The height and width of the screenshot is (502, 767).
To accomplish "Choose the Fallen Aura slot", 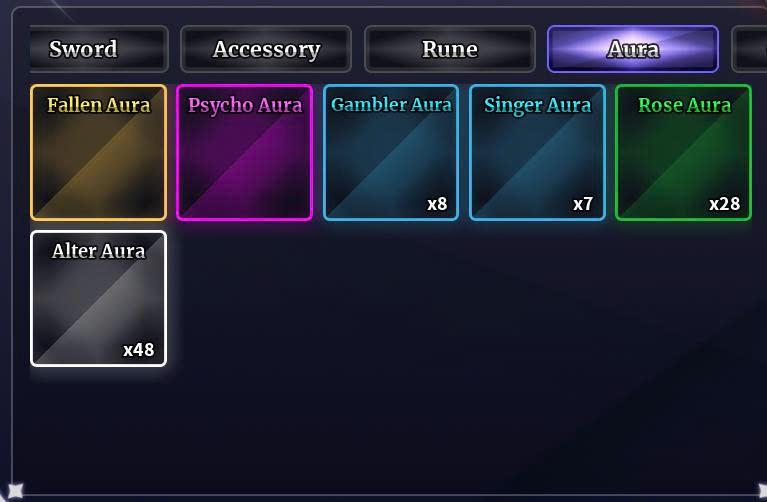I will pos(98,152).
